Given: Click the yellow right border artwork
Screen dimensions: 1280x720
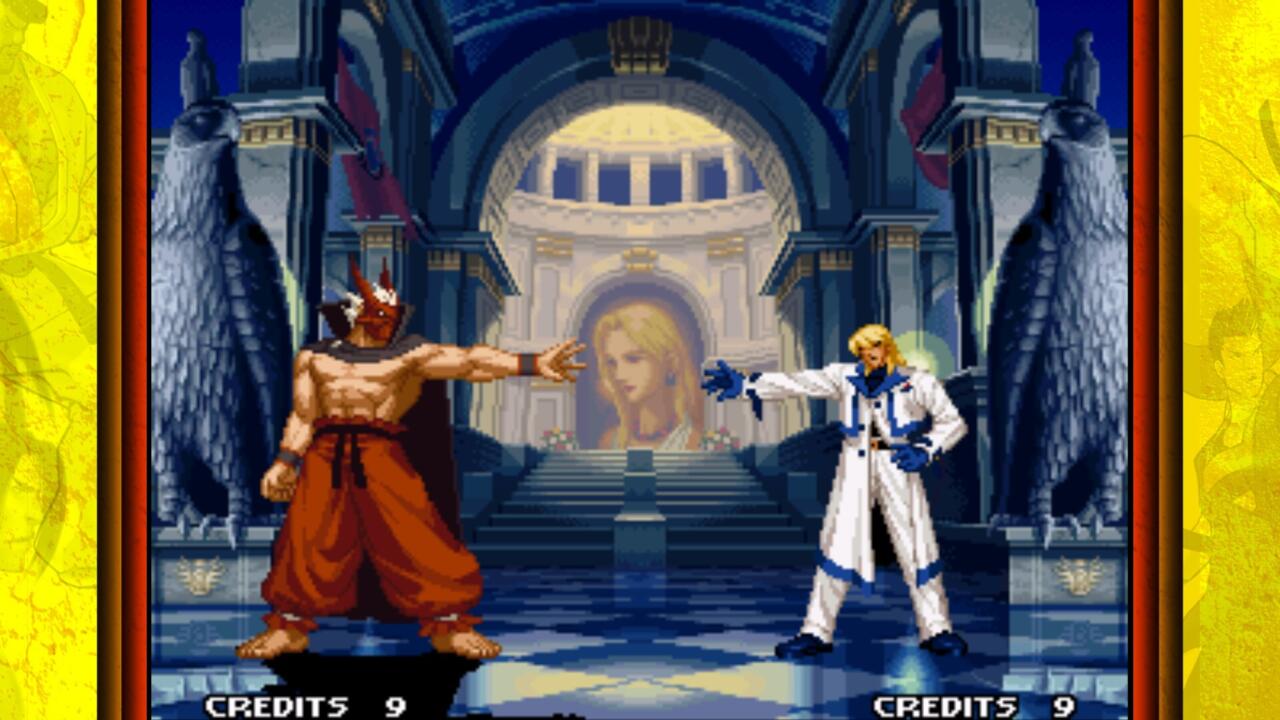Looking at the screenshot, I should coord(1230,360).
